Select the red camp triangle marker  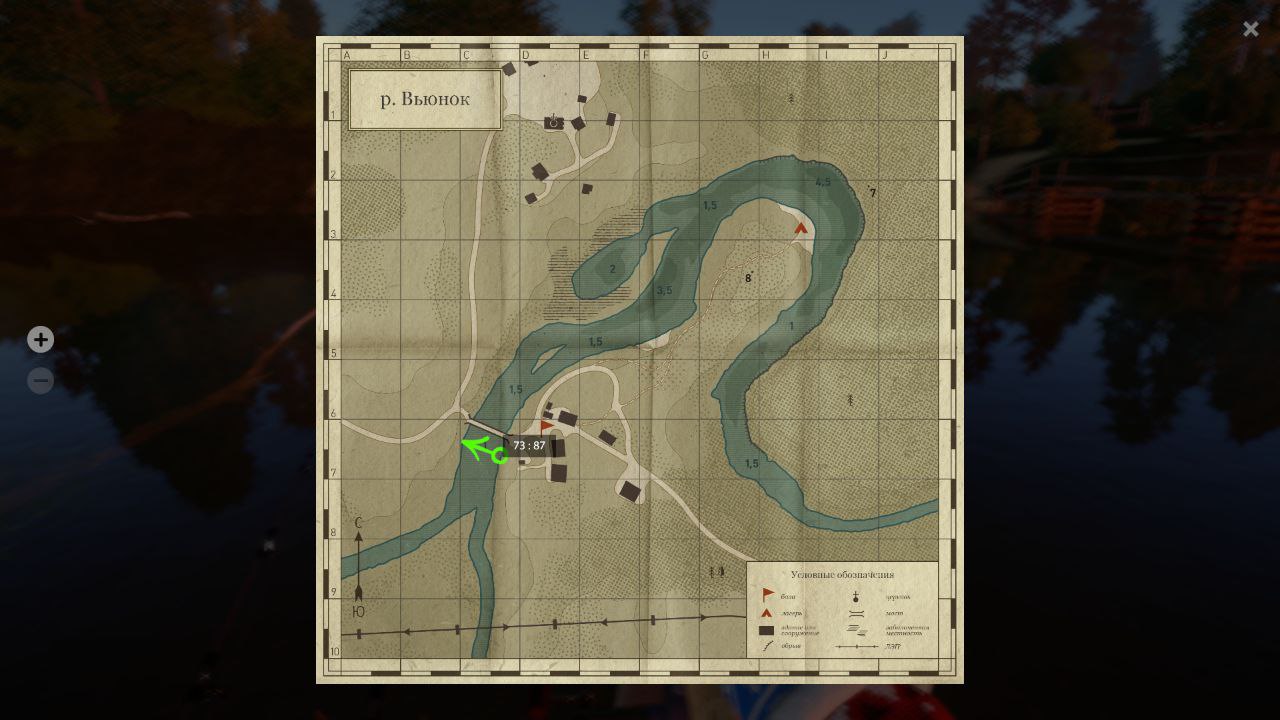click(x=800, y=228)
